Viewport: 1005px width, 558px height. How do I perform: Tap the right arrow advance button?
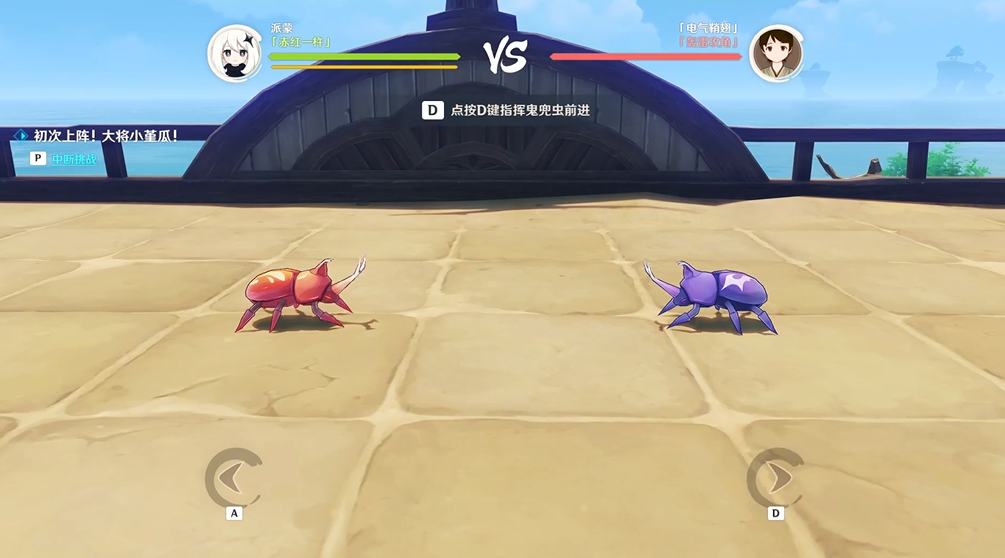(775, 477)
